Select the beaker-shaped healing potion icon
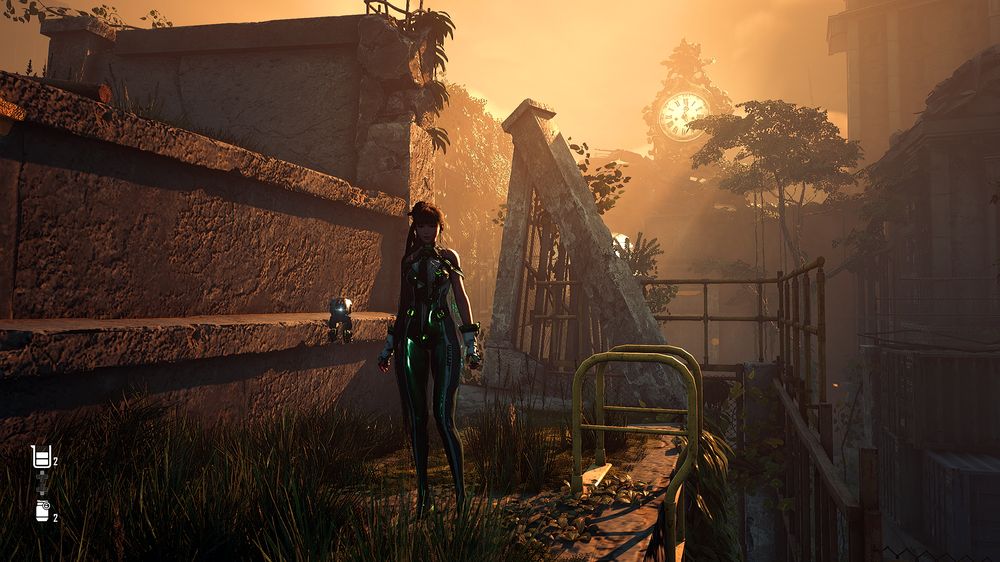Screen dimensions: 1000x562 point(41,458)
